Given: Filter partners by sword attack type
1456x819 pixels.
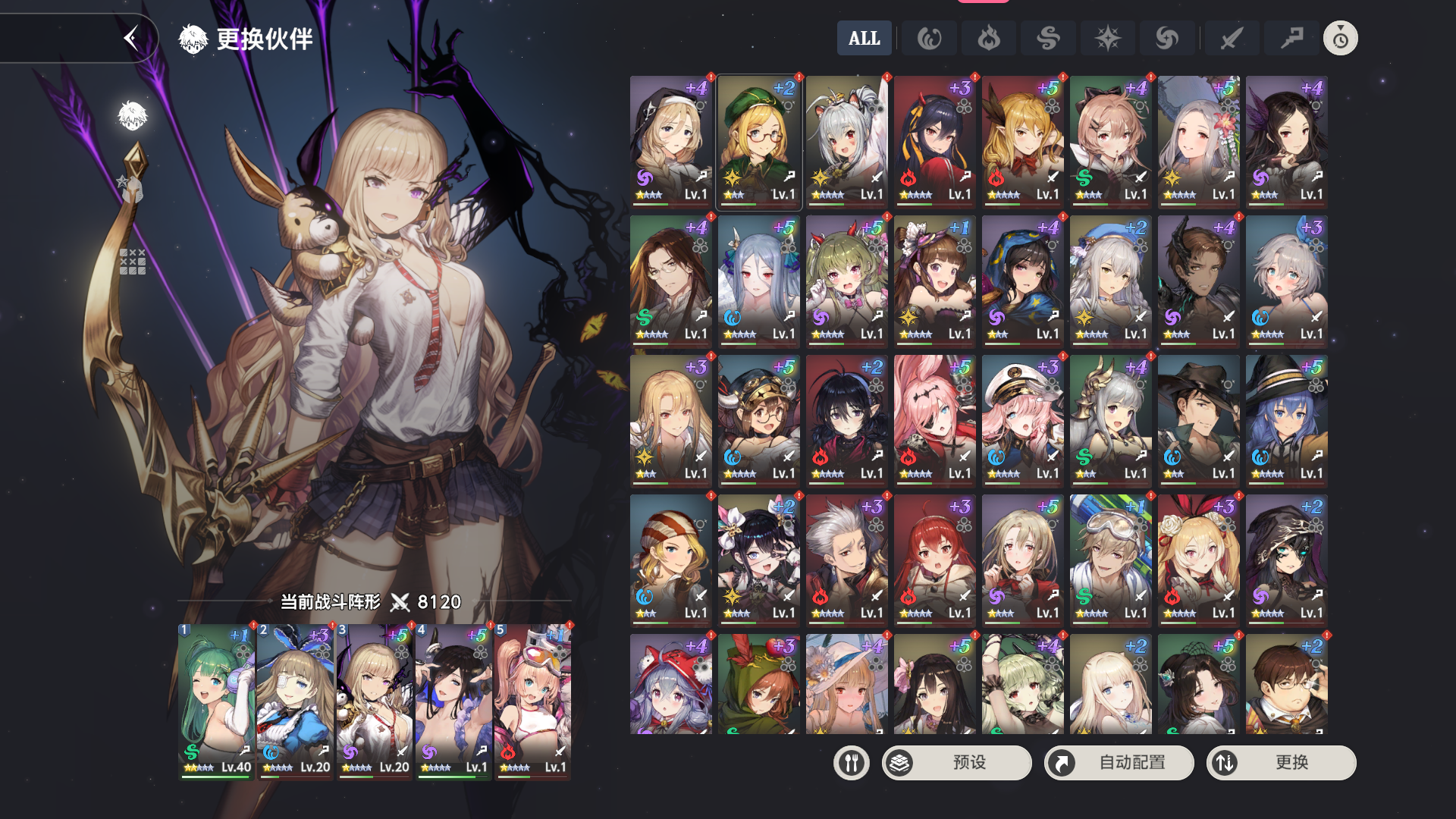Looking at the screenshot, I should coord(1232,38).
